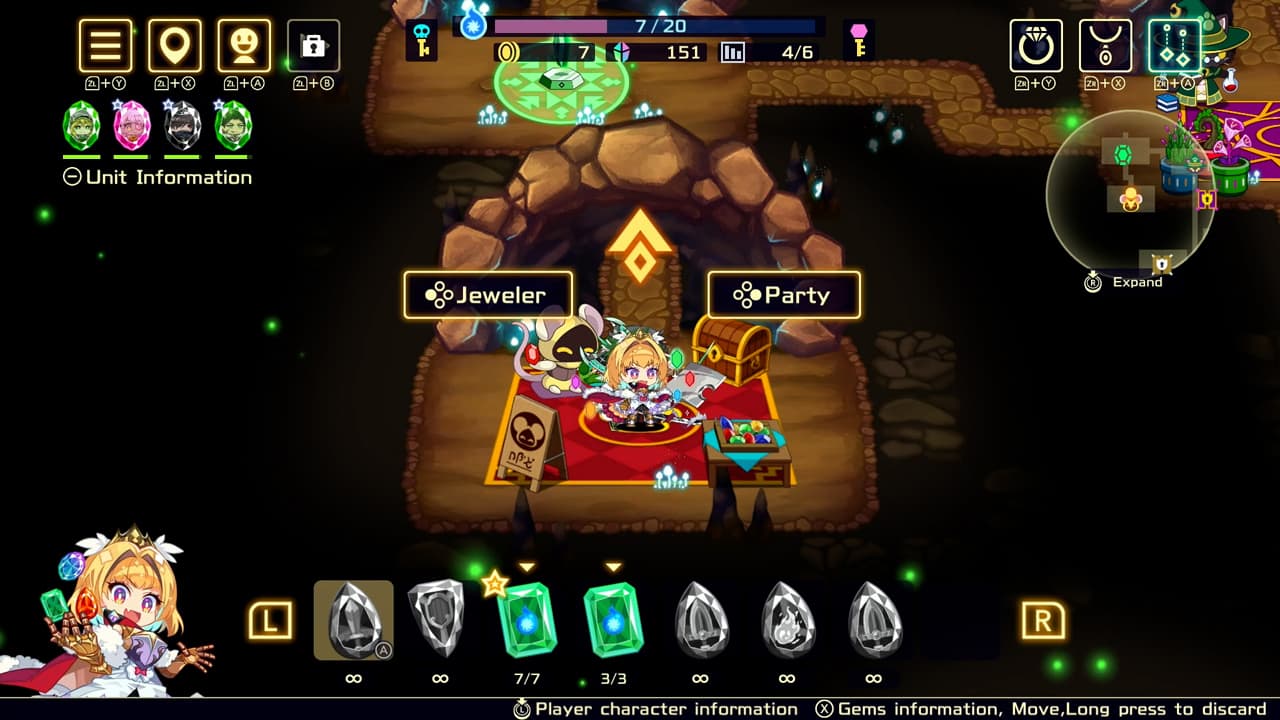
Task: Open the character face icon
Action: pos(244,46)
